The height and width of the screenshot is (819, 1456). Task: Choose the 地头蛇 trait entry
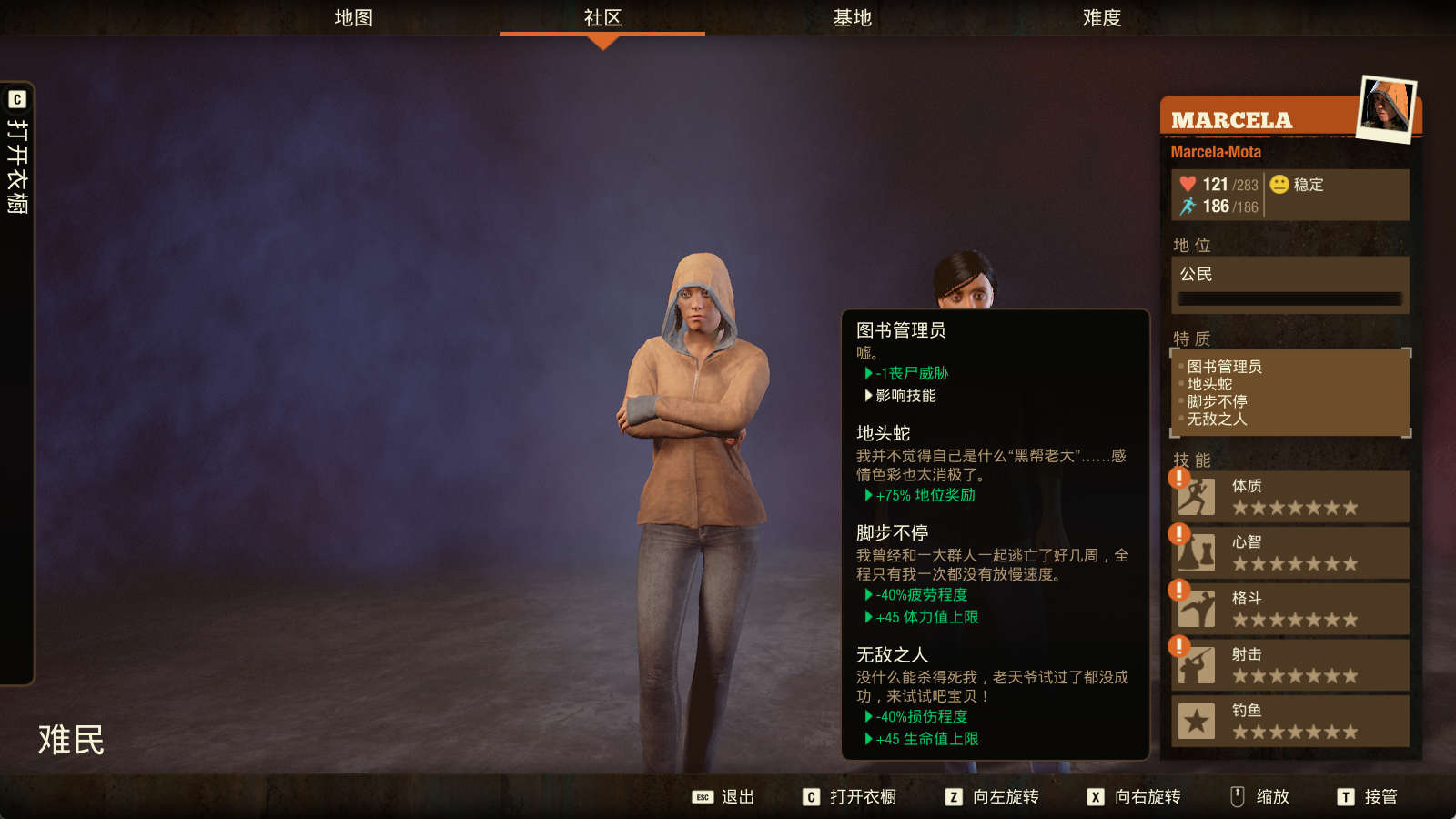(x=1209, y=384)
